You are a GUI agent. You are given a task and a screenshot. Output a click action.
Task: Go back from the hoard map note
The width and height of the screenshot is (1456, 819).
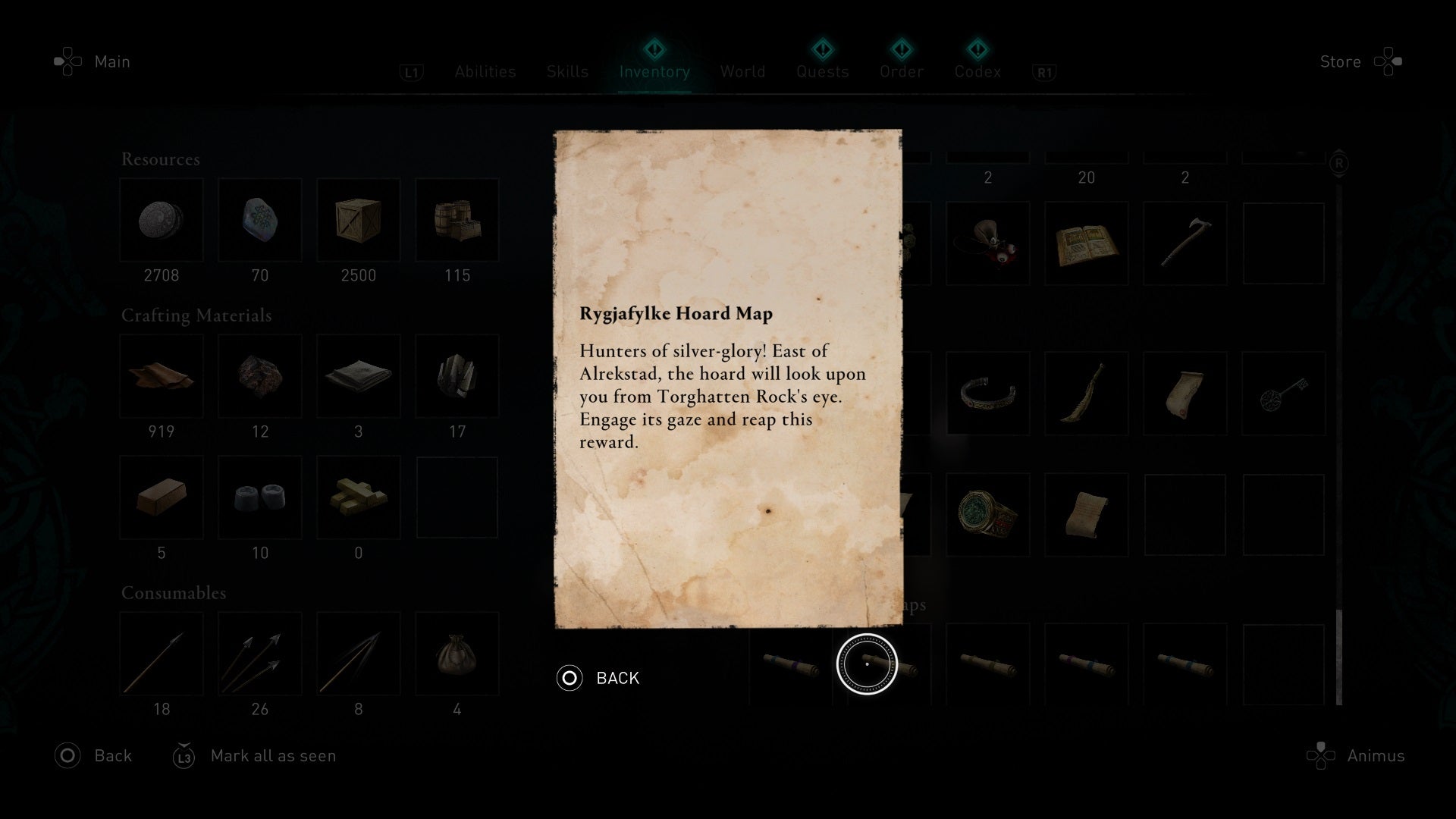pos(599,678)
